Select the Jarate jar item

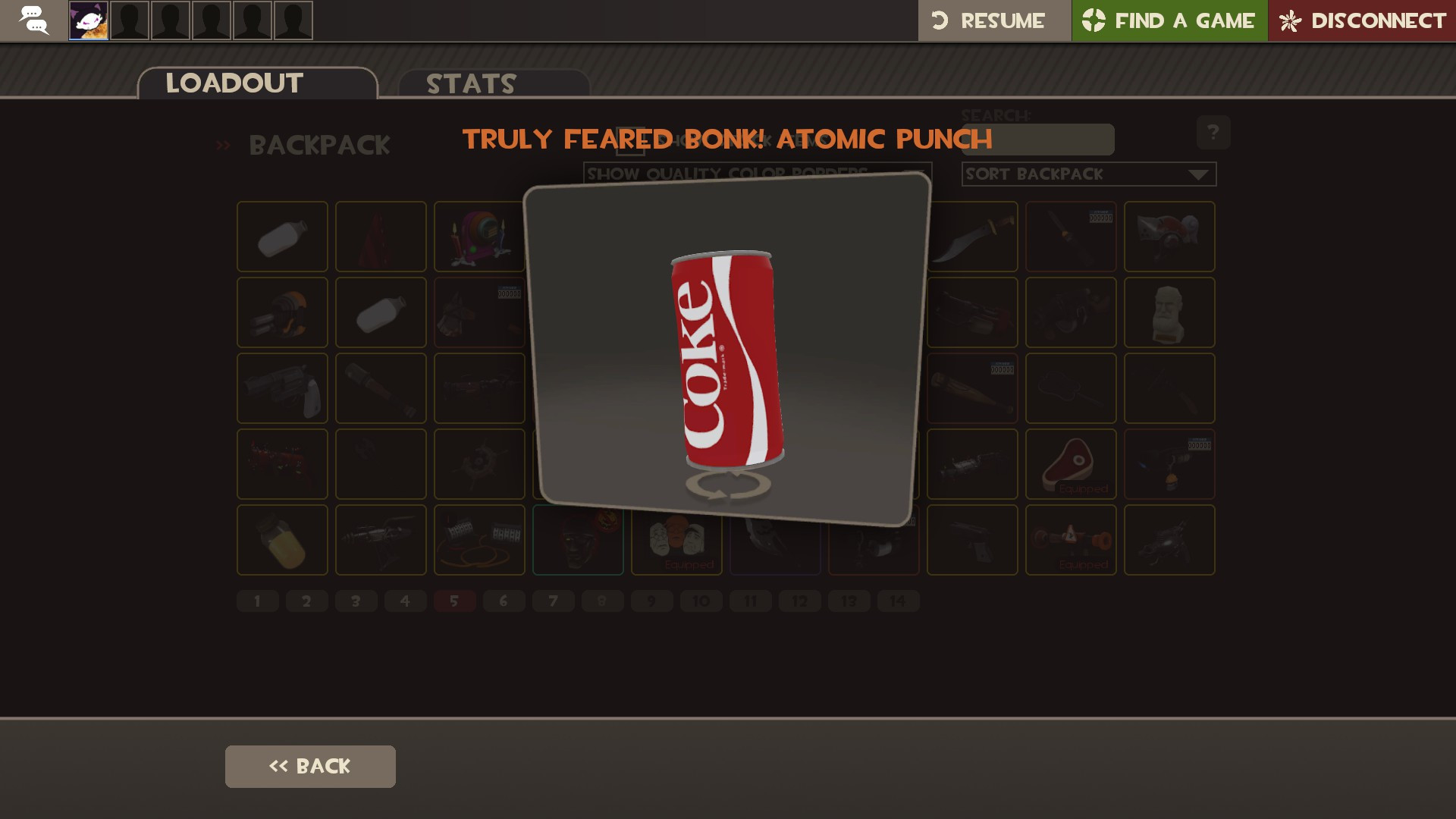pos(281,540)
